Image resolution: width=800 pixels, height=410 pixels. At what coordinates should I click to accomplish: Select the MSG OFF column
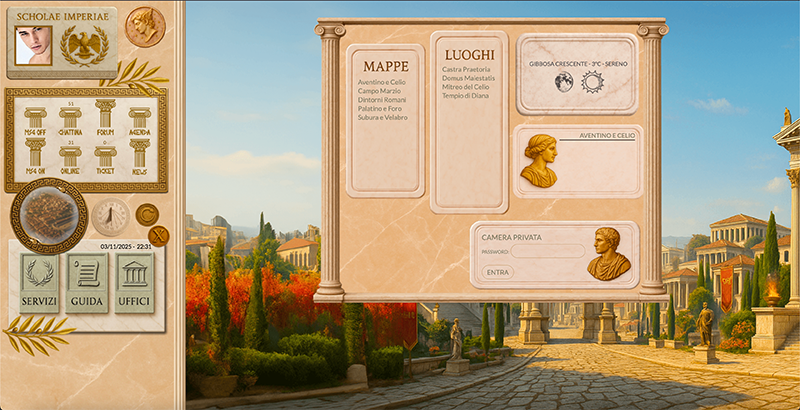[36, 120]
